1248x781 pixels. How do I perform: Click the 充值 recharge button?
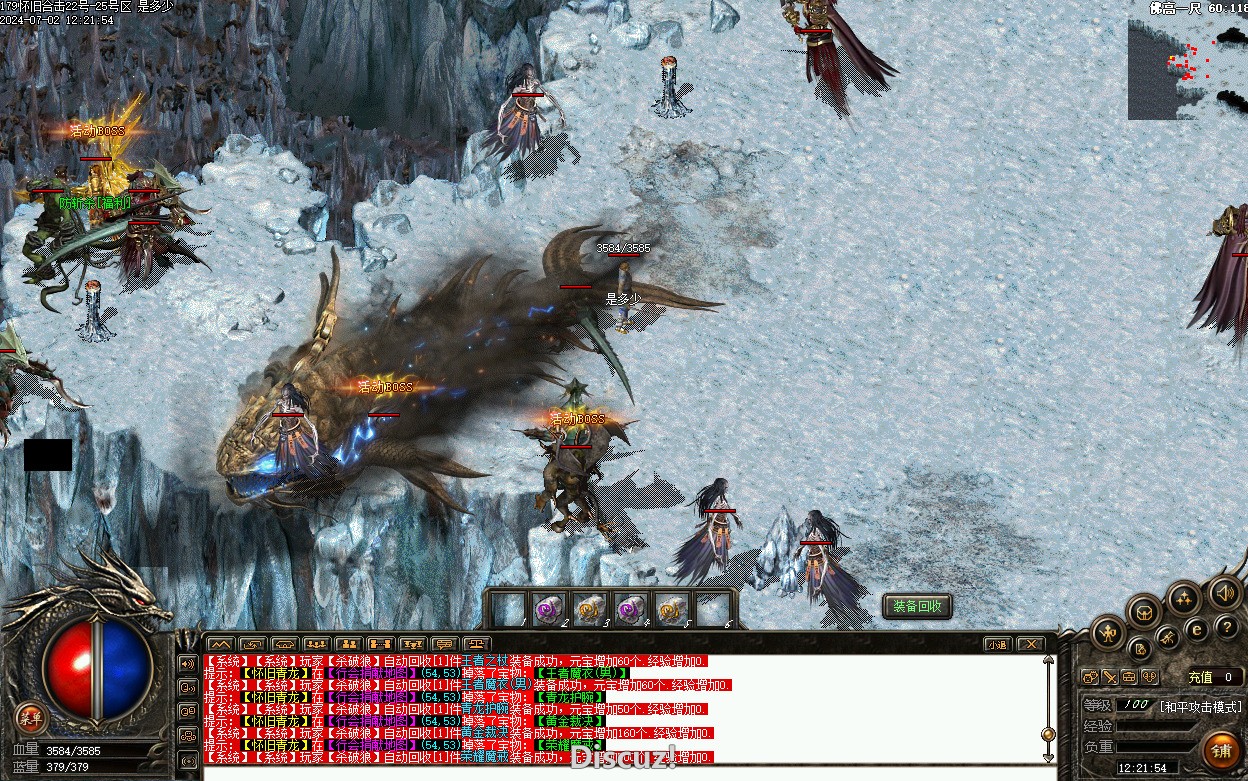coord(1200,677)
